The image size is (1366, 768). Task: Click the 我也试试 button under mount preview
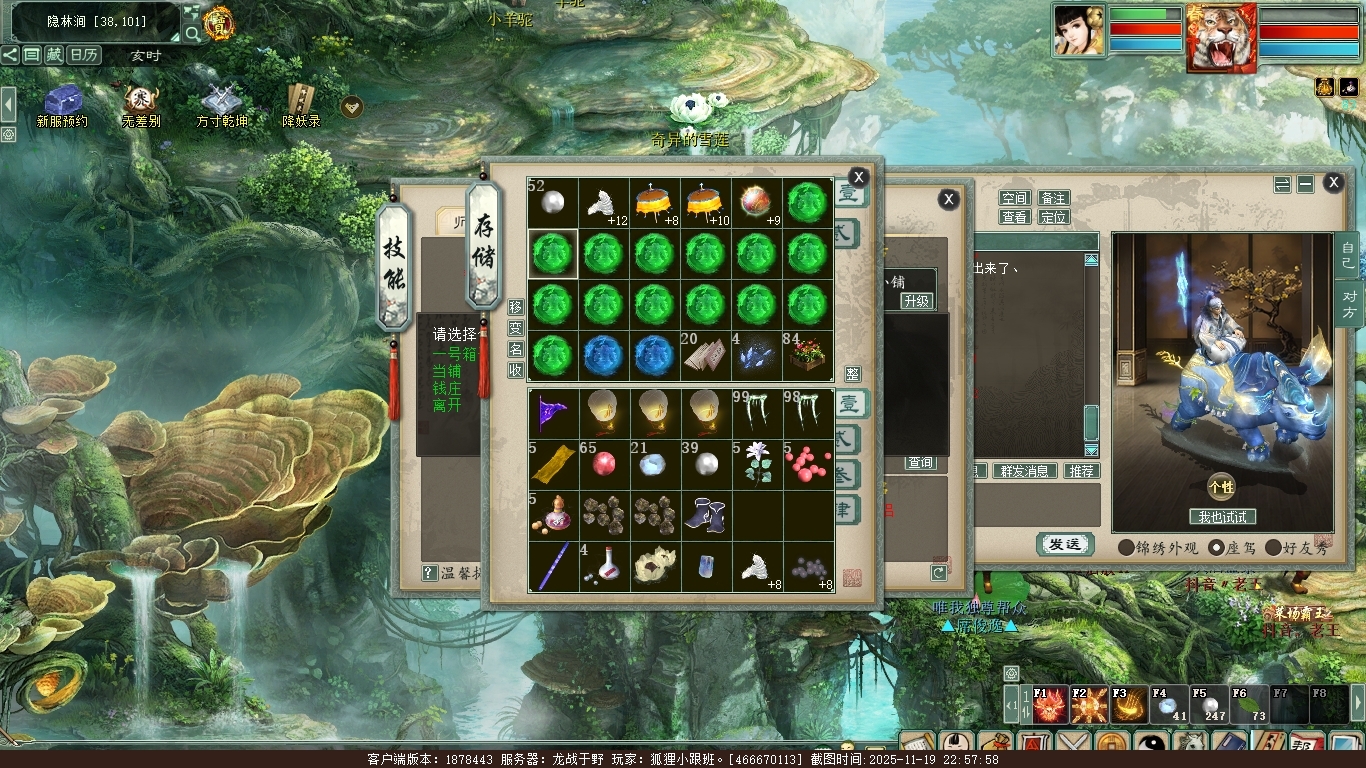tap(1222, 517)
